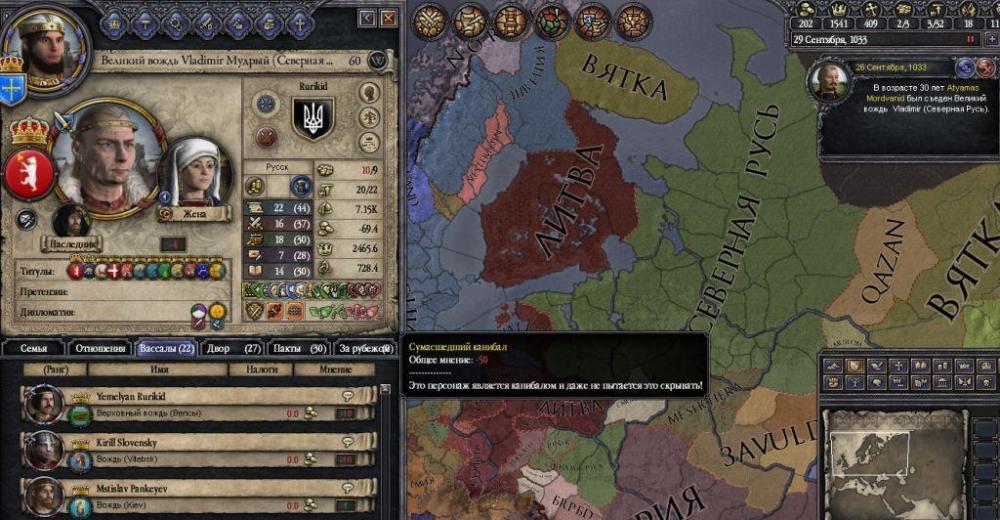1000x520 pixels.
Task: Close the character panel
Action: (x=391, y=18)
